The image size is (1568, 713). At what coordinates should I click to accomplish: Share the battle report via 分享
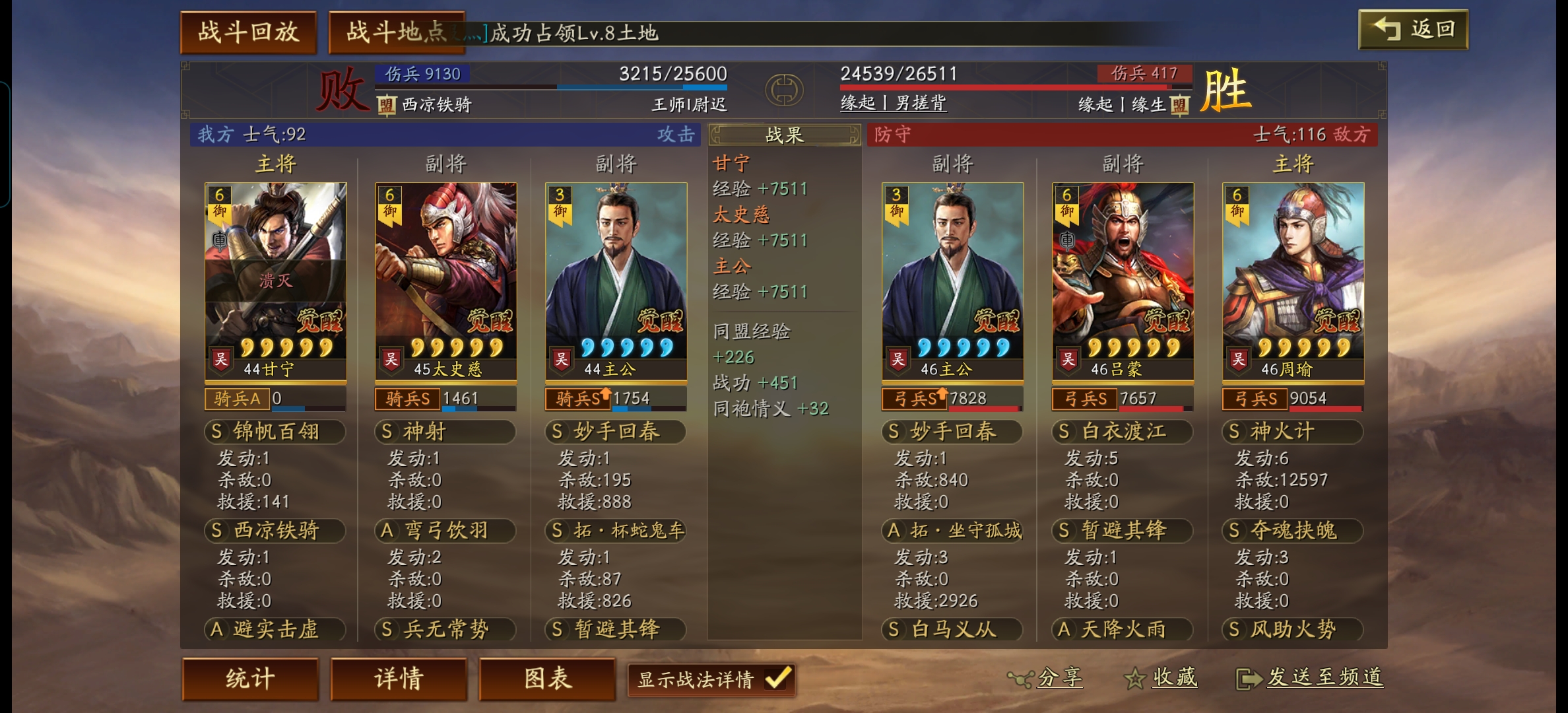point(1045,677)
